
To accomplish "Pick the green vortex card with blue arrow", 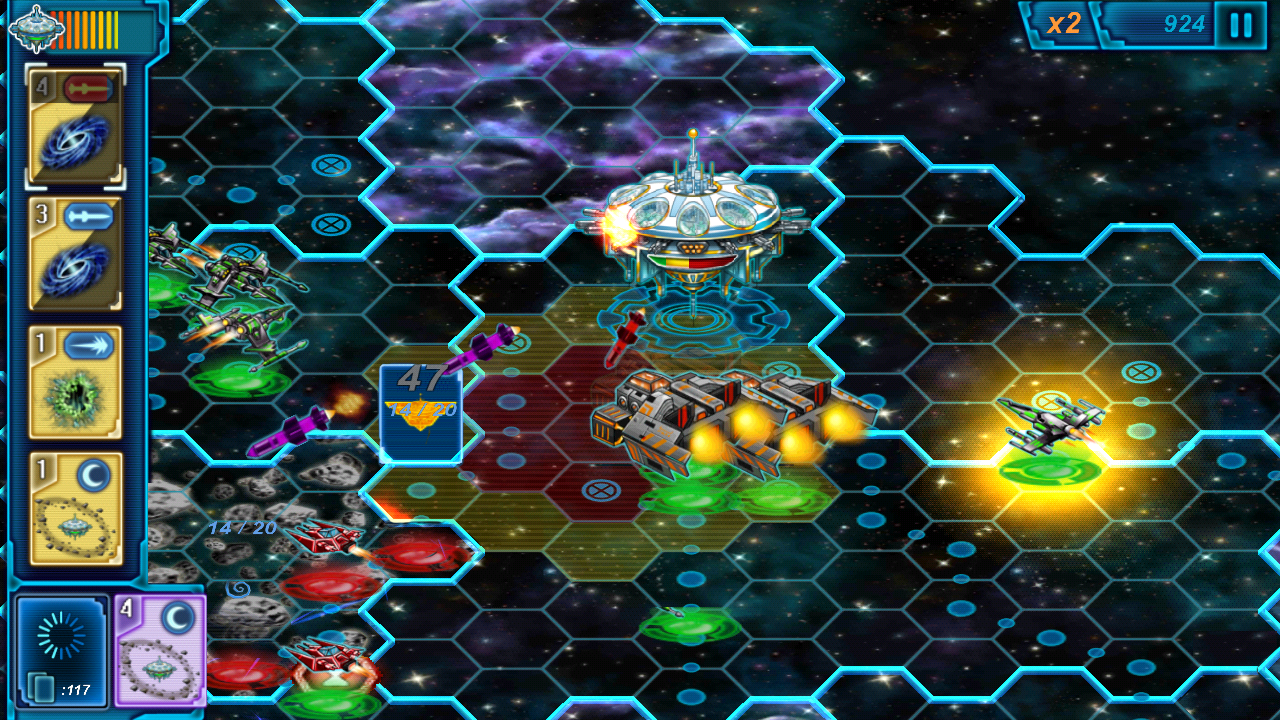I will (x=76, y=383).
